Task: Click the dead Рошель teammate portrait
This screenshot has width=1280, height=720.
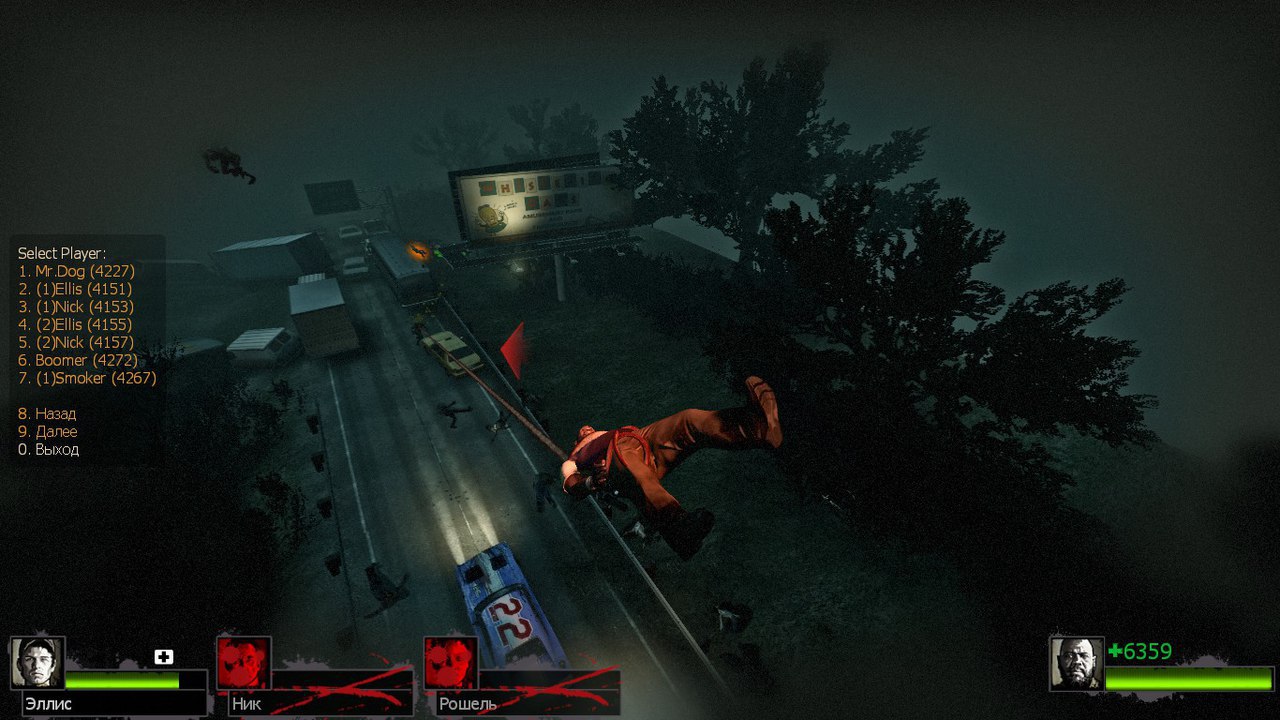Action: (x=451, y=662)
